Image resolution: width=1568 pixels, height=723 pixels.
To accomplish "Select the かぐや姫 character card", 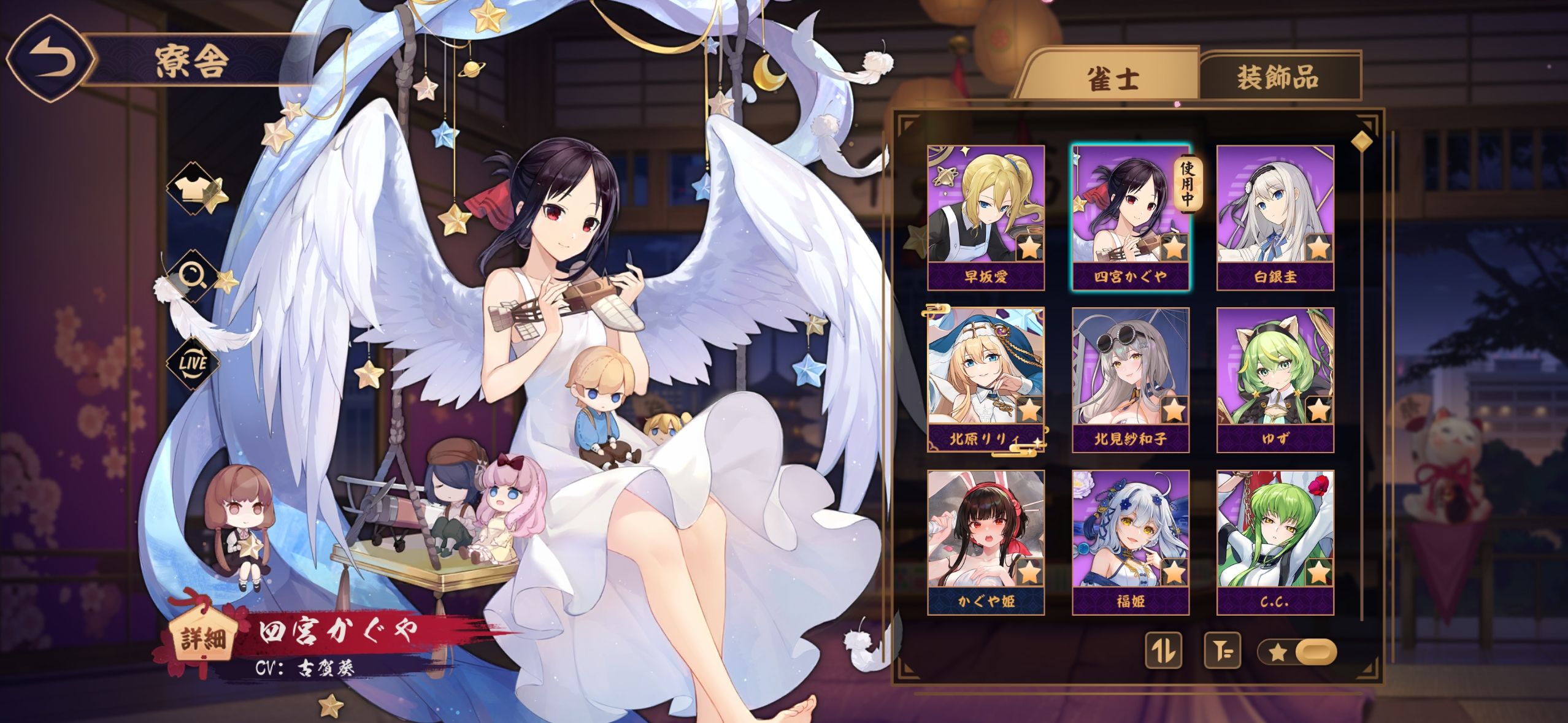I will (985, 542).
